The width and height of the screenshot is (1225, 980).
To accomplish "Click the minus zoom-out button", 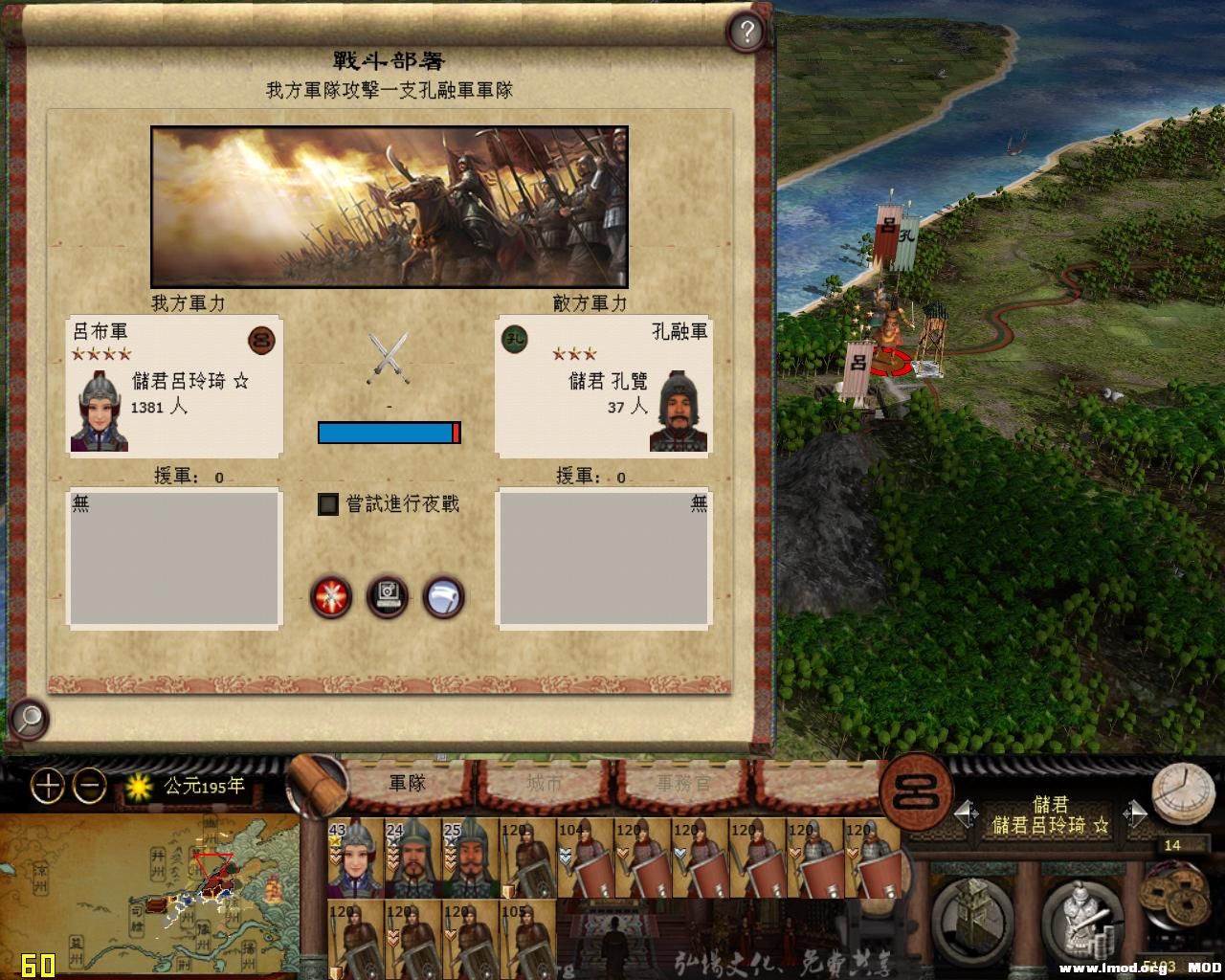I will click(x=87, y=787).
